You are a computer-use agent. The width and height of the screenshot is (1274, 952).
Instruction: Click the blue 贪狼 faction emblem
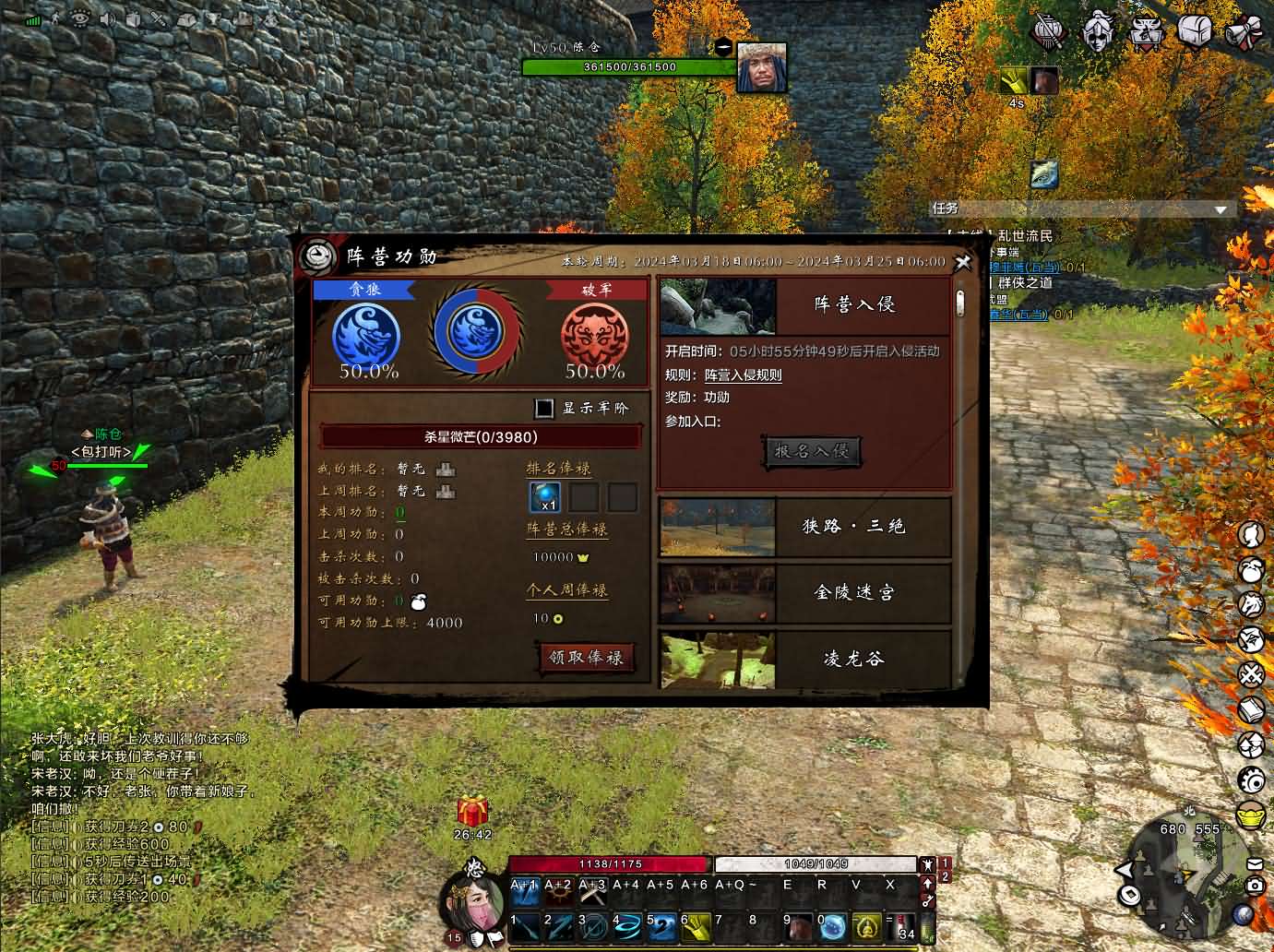366,336
